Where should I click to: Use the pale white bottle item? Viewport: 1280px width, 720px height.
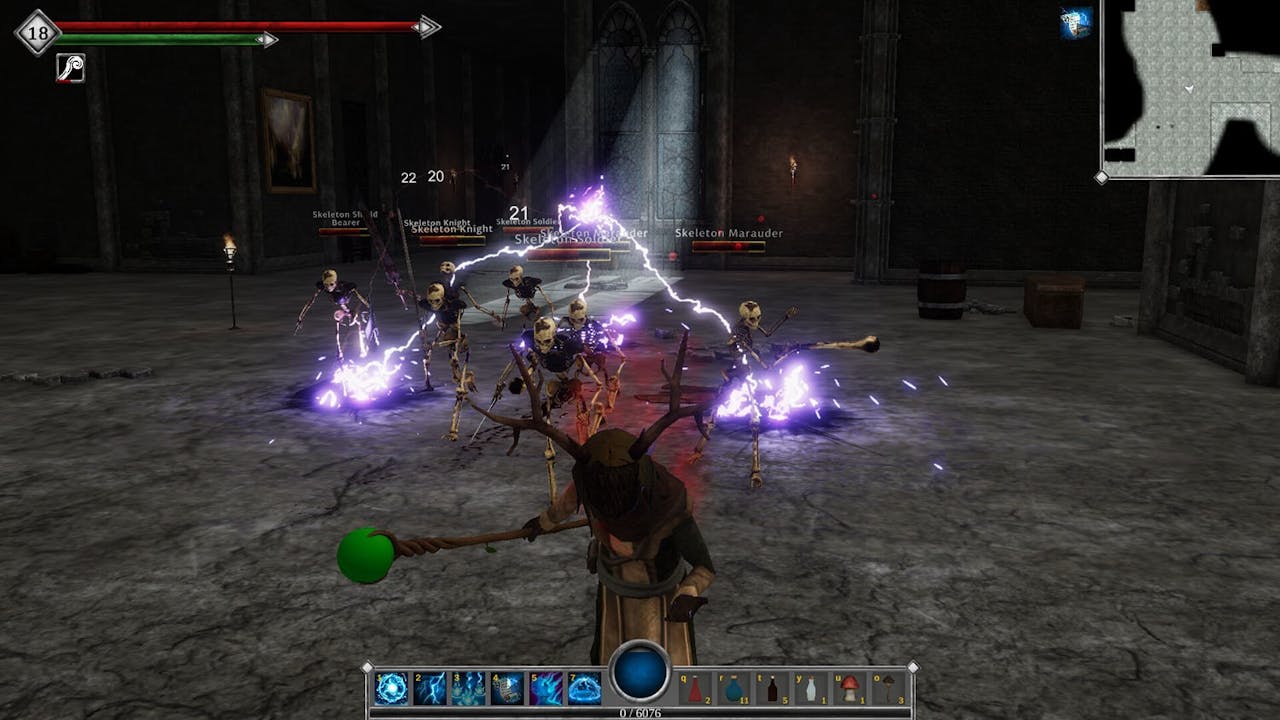[809, 688]
